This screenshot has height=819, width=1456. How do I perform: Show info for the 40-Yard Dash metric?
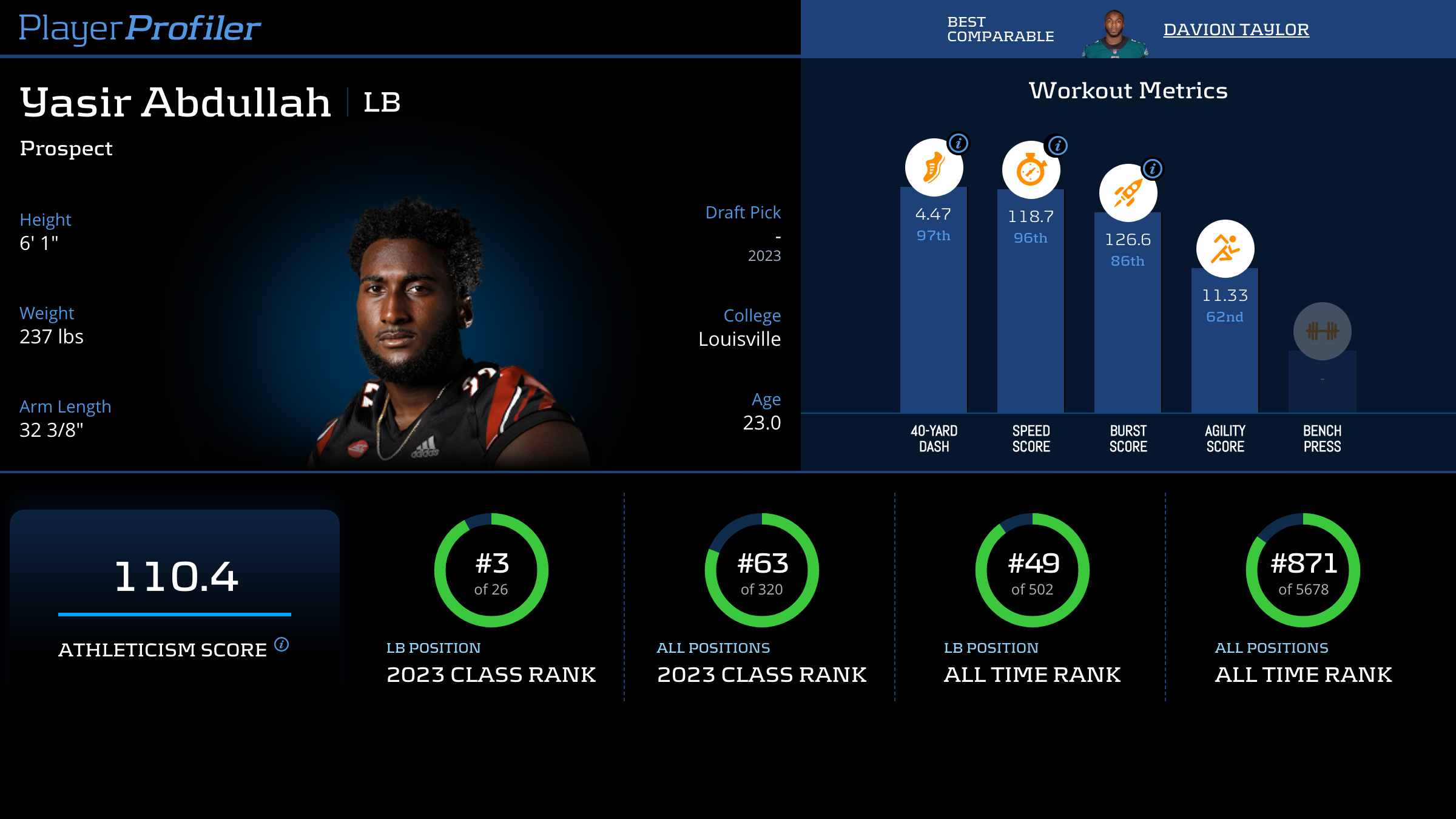[959, 143]
